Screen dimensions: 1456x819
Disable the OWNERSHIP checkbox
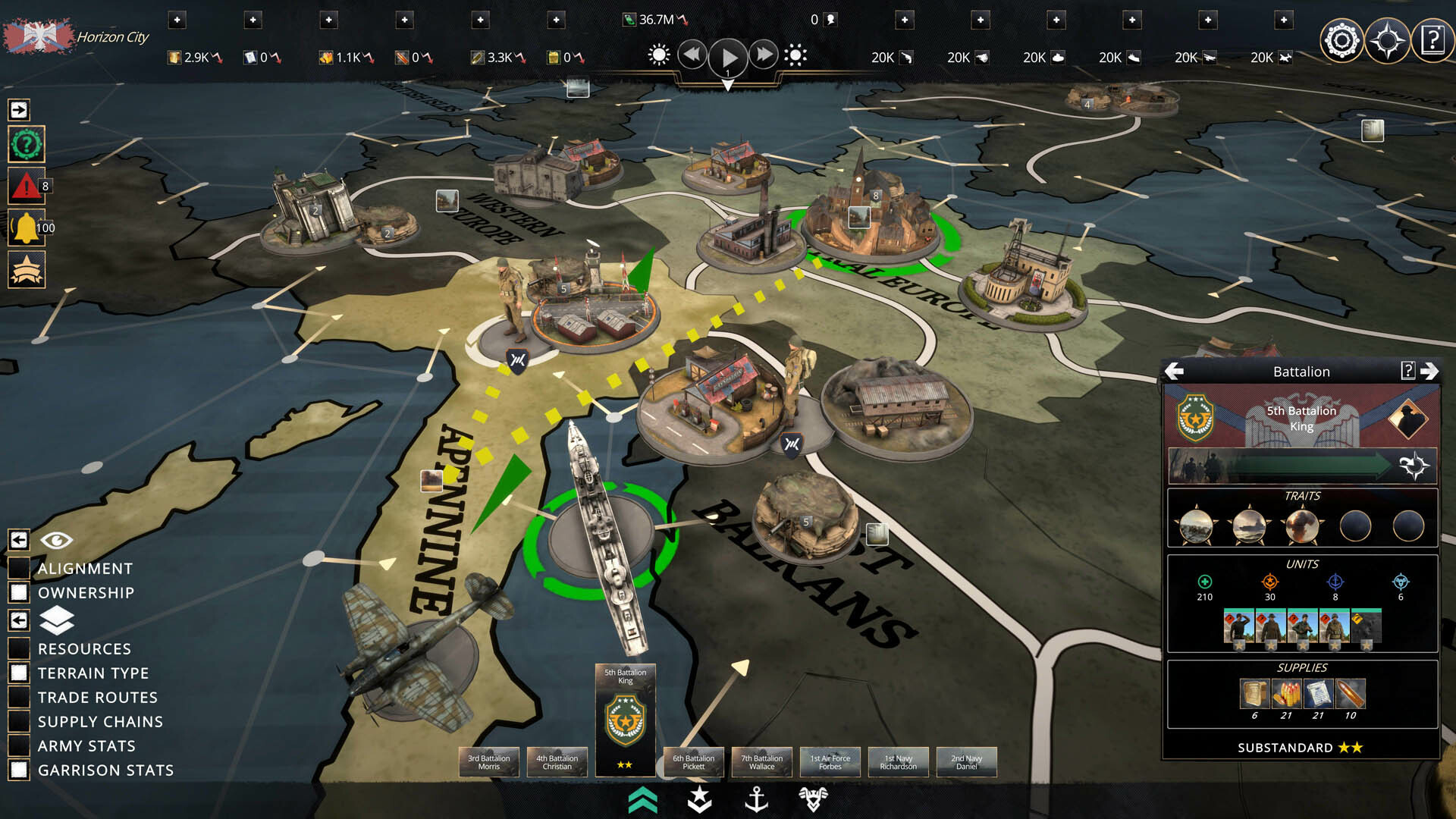click(20, 593)
